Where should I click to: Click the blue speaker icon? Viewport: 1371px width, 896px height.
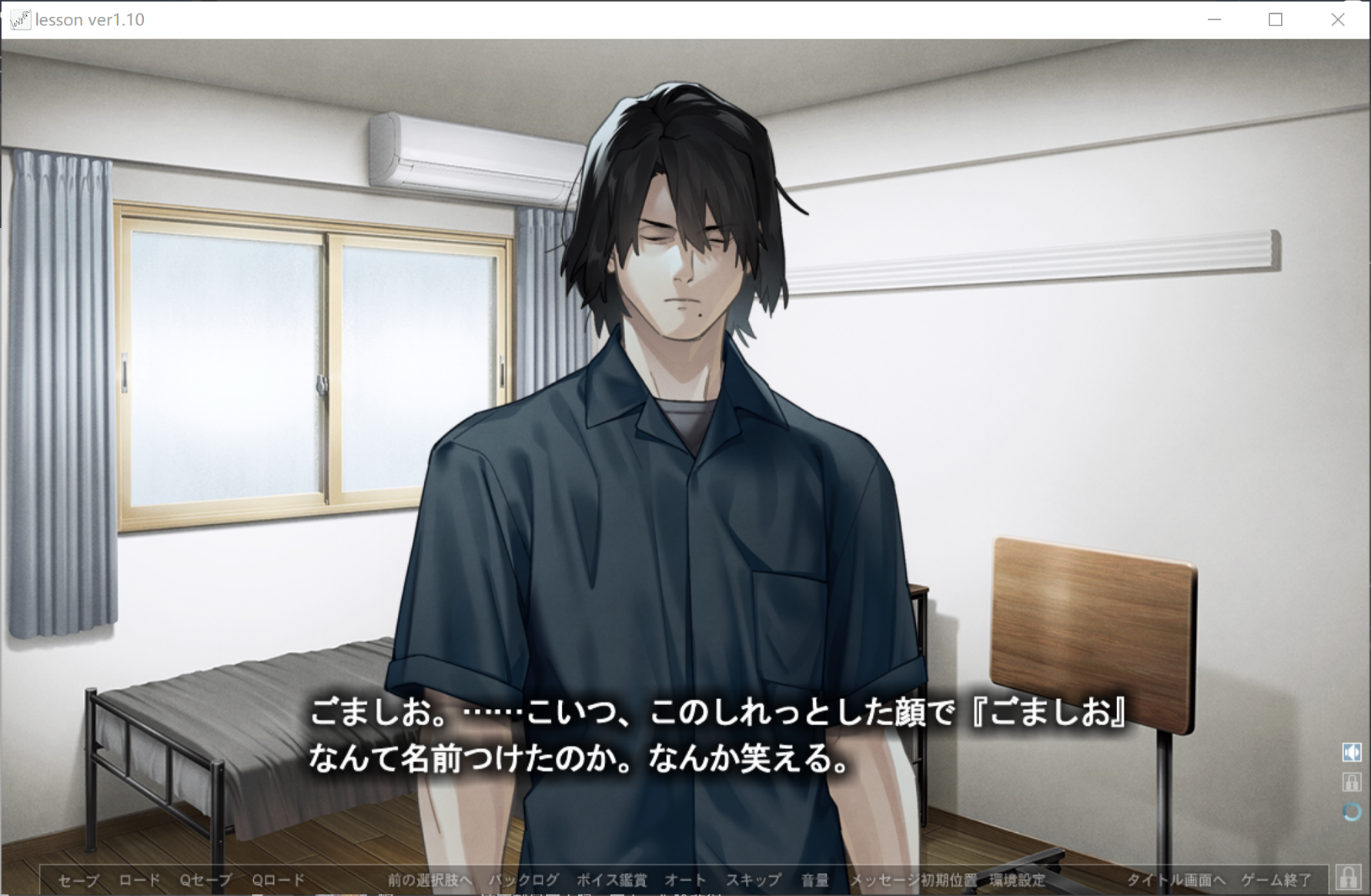pos(1352,752)
